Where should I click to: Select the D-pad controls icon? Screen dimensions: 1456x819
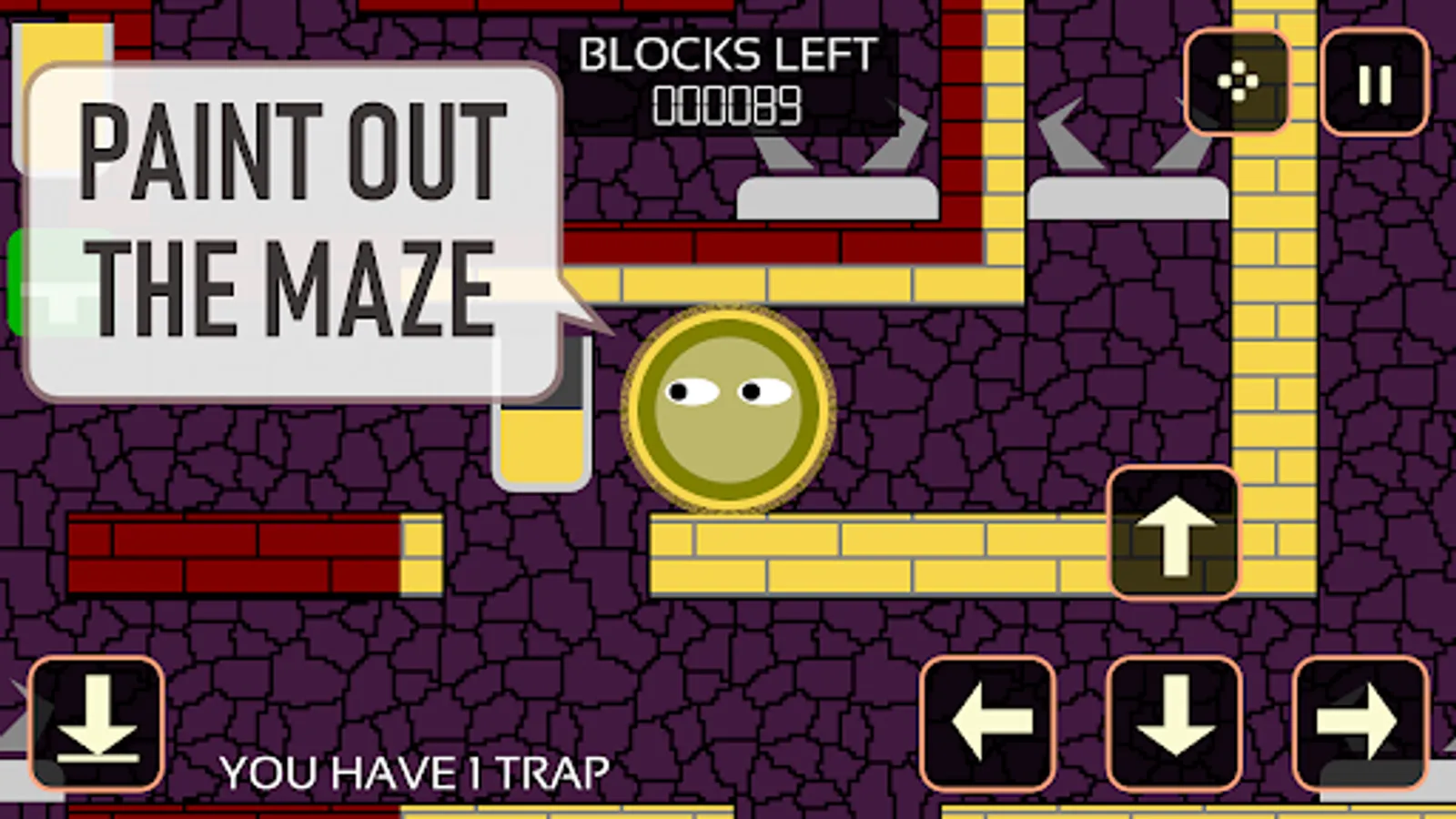click(x=1239, y=82)
